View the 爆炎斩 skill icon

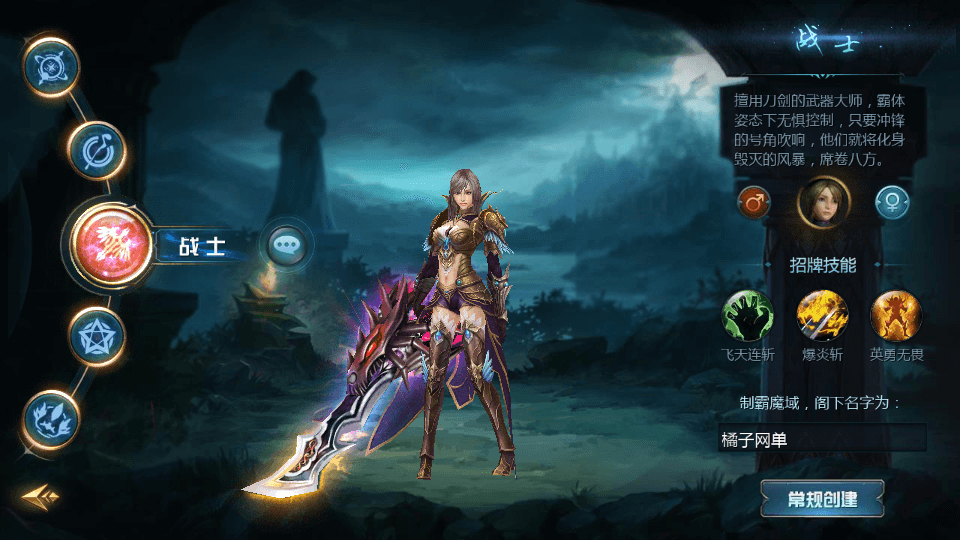pyautogui.click(x=822, y=315)
